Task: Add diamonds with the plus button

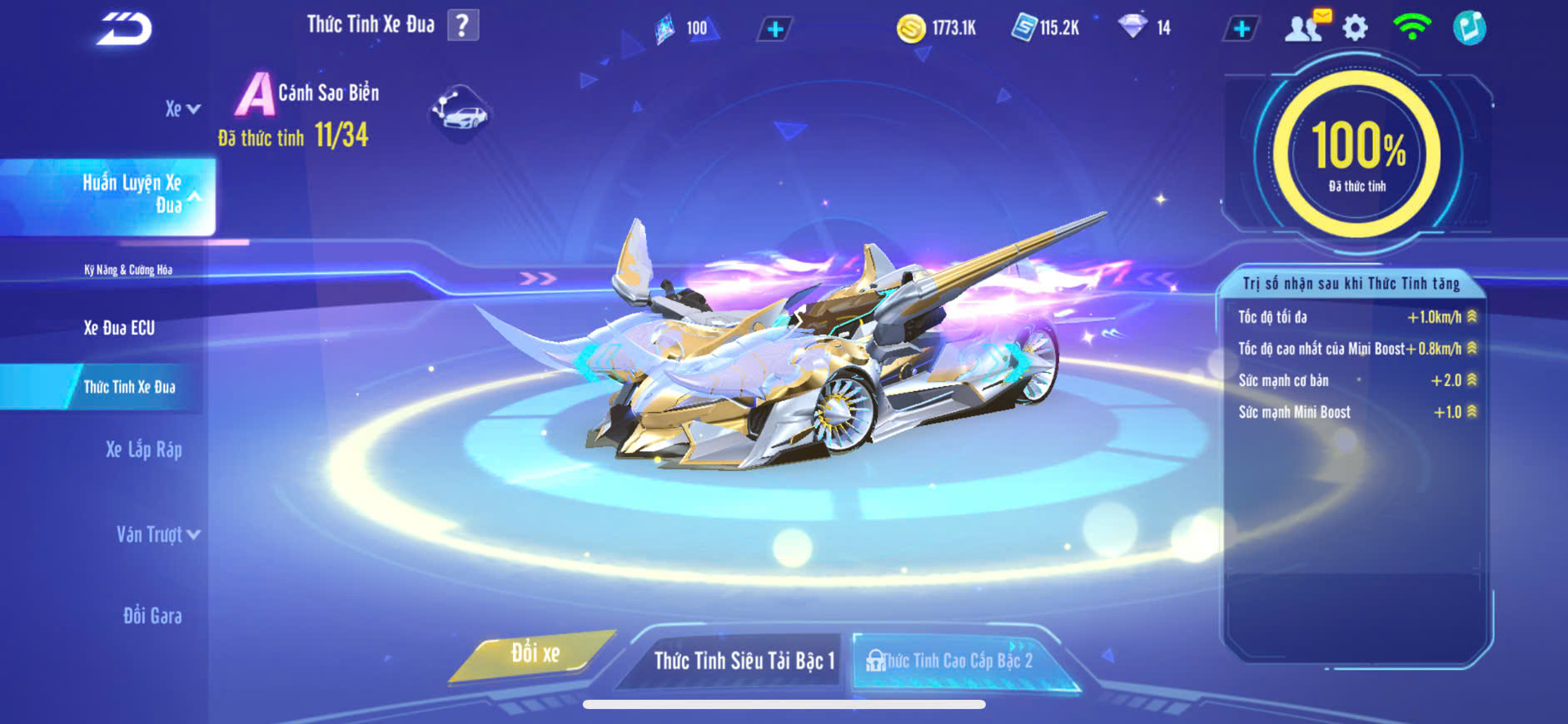Action: pyautogui.click(x=1241, y=29)
